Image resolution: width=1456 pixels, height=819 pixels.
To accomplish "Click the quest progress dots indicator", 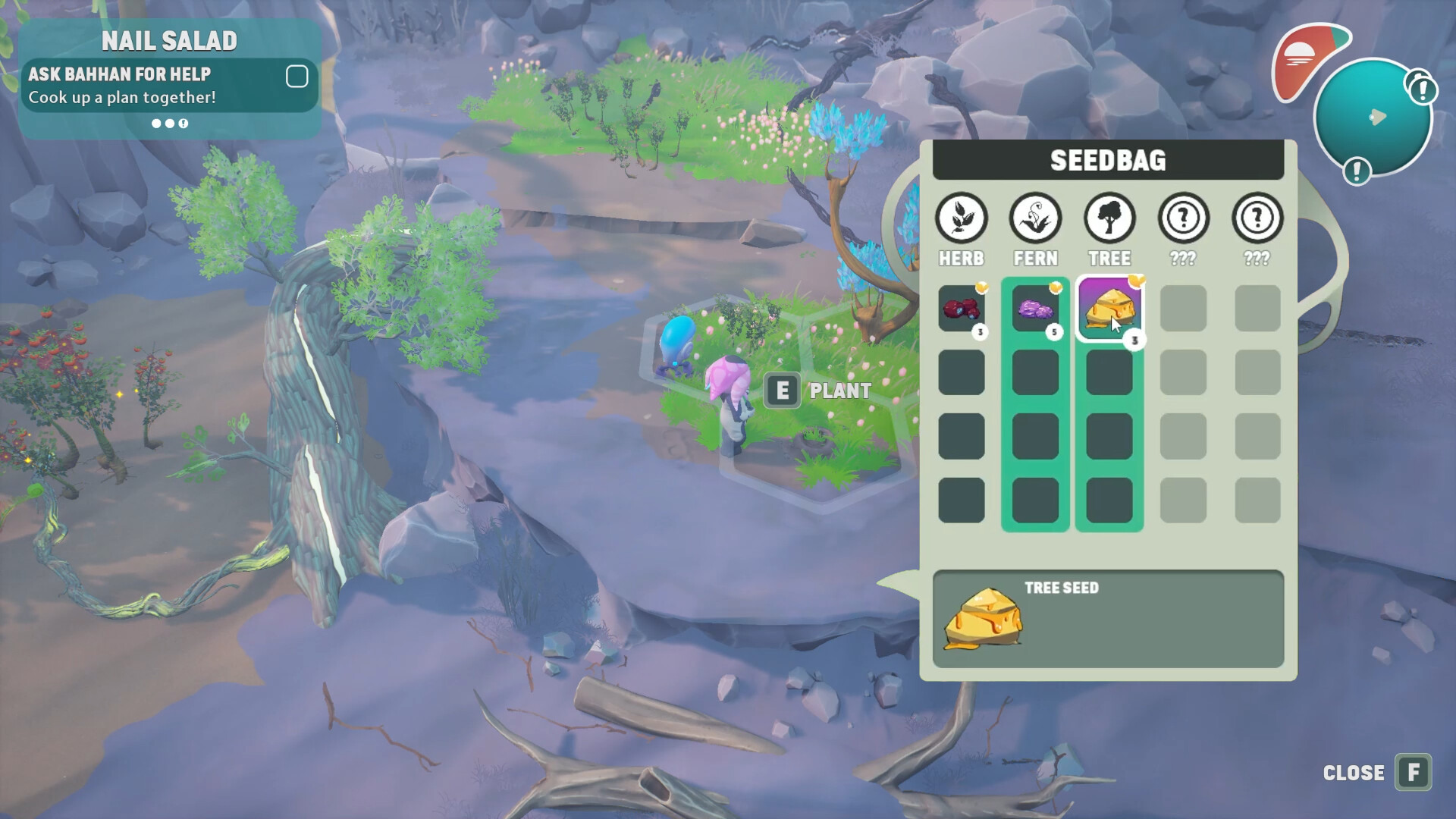I will tap(170, 123).
